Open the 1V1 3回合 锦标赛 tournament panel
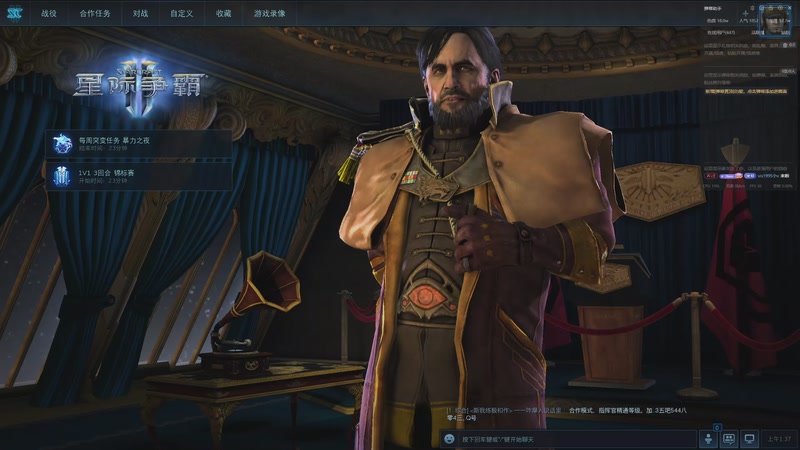Viewport: 800px width, 450px height. [140, 177]
